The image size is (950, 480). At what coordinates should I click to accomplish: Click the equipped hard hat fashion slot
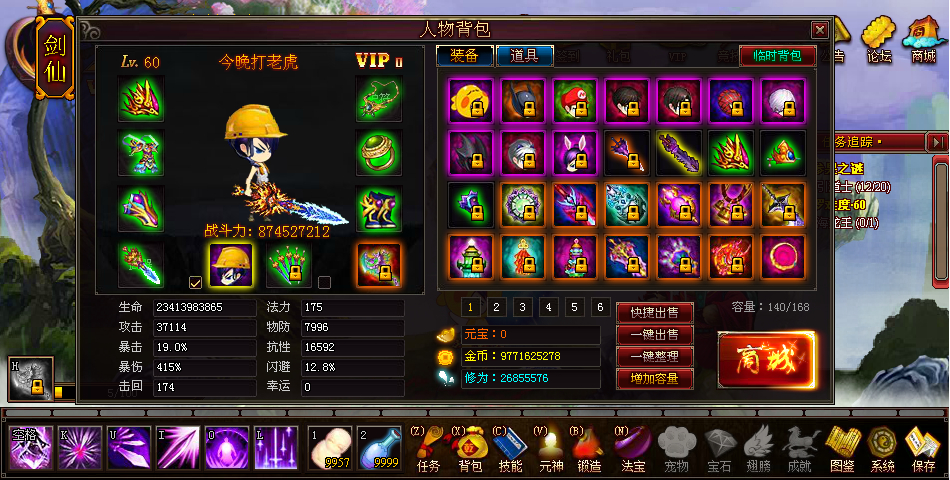(229, 264)
